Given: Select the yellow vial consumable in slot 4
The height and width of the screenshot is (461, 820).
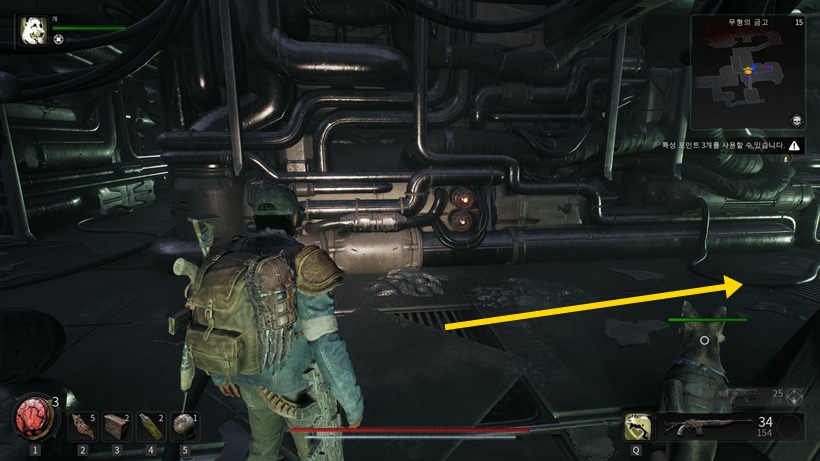Looking at the screenshot, I should [150, 426].
